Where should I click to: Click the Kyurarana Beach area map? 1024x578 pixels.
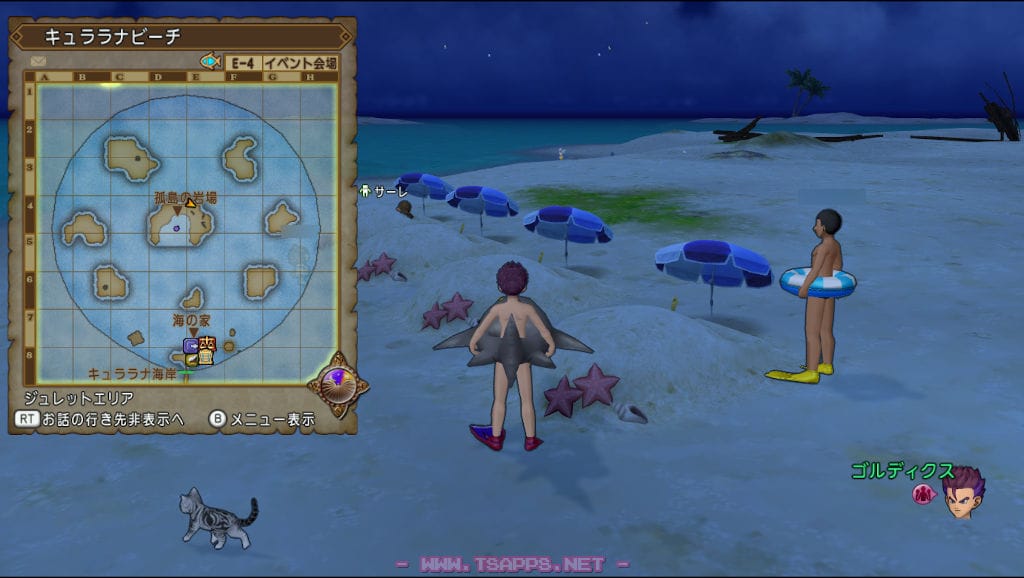point(186,232)
